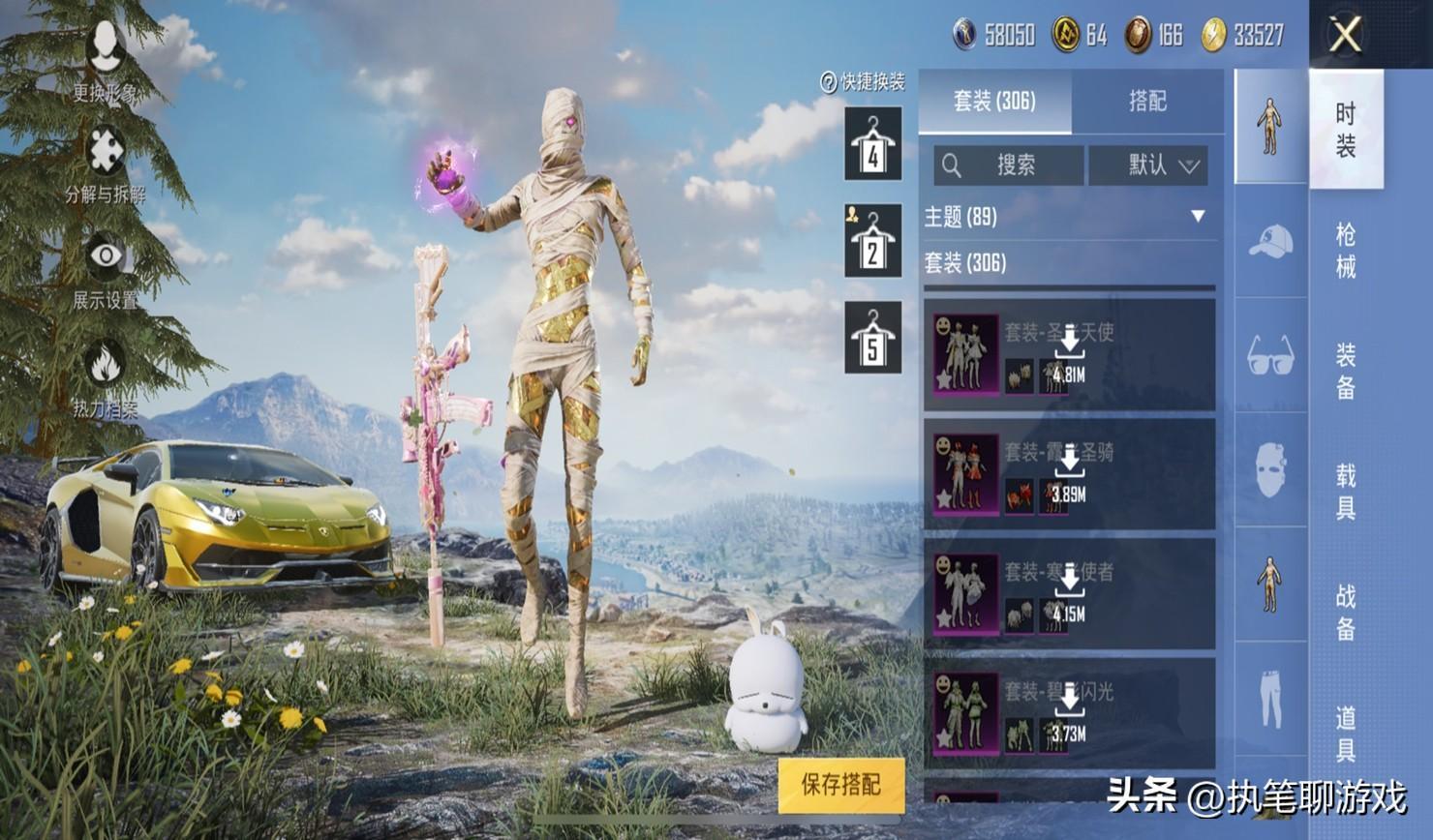
Task: Select quick outfit hanger slot 4
Action: pyautogui.click(x=872, y=145)
